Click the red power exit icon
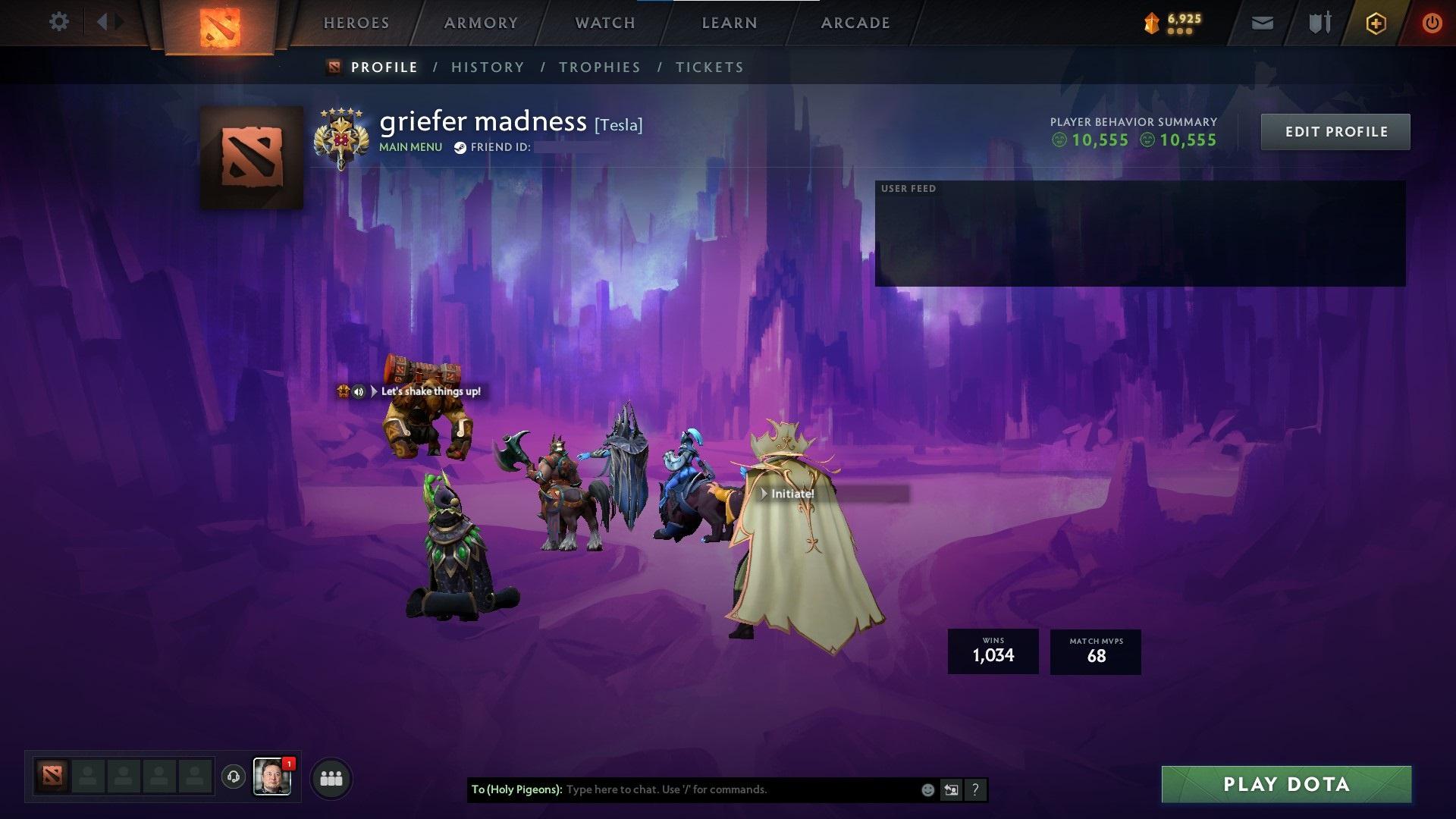Image resolution: width=1456 pixels, height=819 pixels. [1432, 23]
